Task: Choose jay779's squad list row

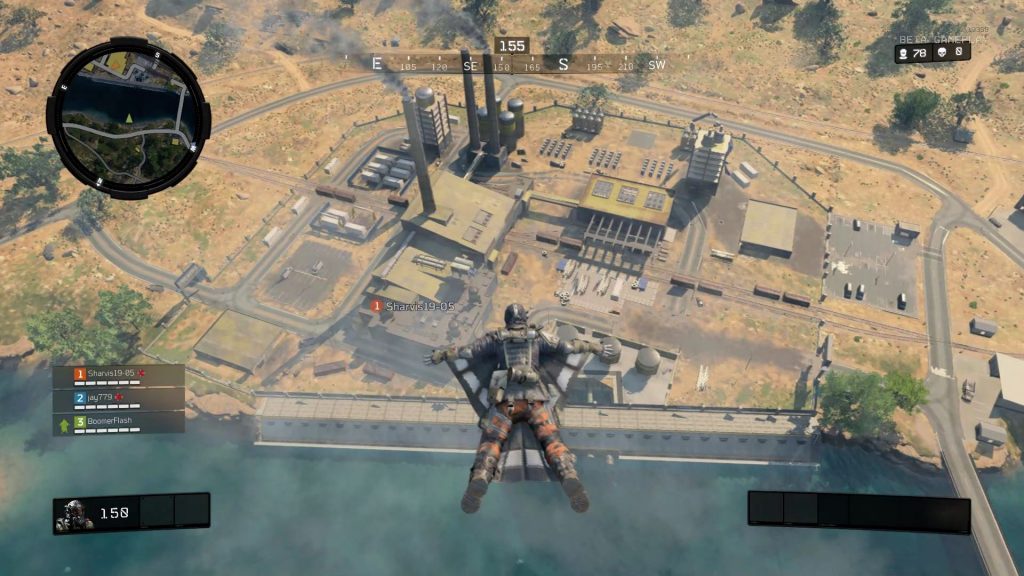Action: pos(119,398)
